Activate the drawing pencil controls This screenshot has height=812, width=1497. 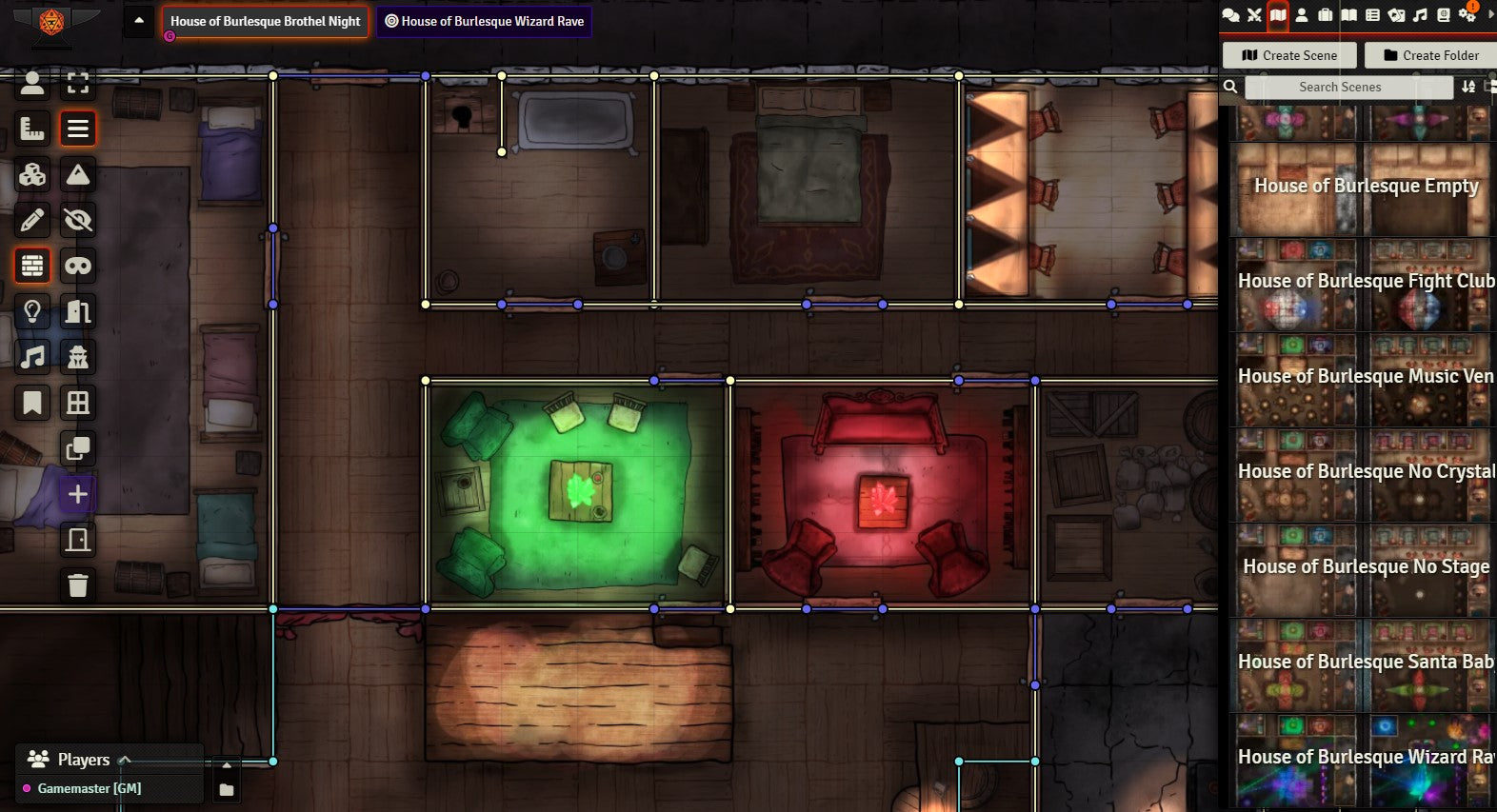(32, 220)
